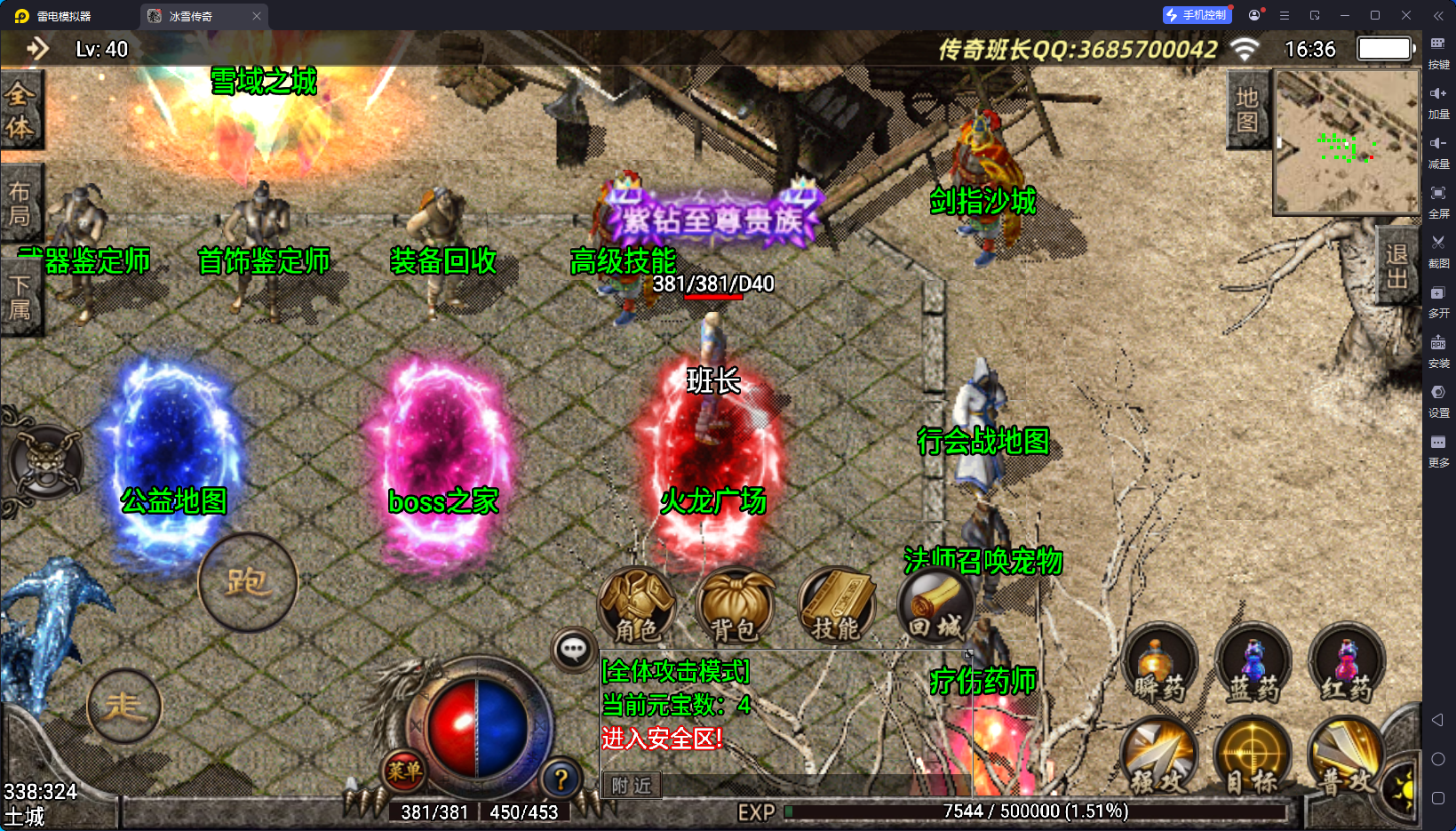The image size is (1456, 831).
Task: Switch movement to 走 walk mode
Action: [x=124, y=707]
